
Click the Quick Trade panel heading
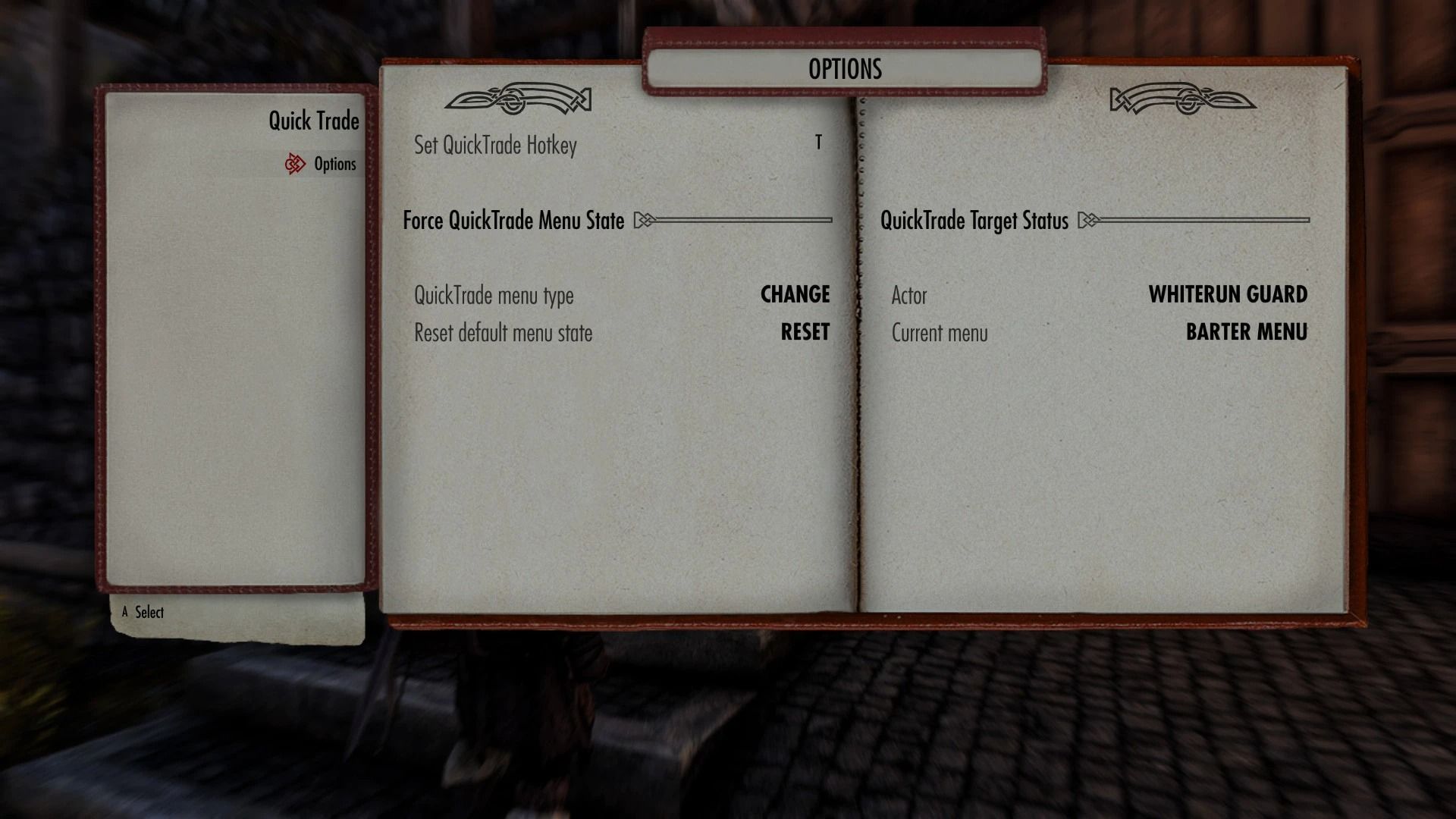313,120
